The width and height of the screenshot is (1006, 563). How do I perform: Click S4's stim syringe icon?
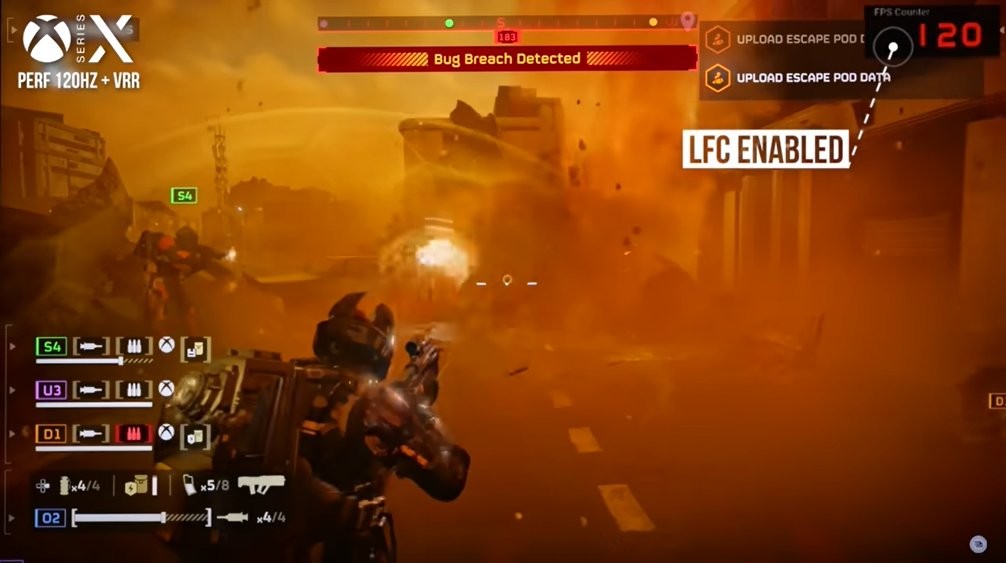coord(90,347)
